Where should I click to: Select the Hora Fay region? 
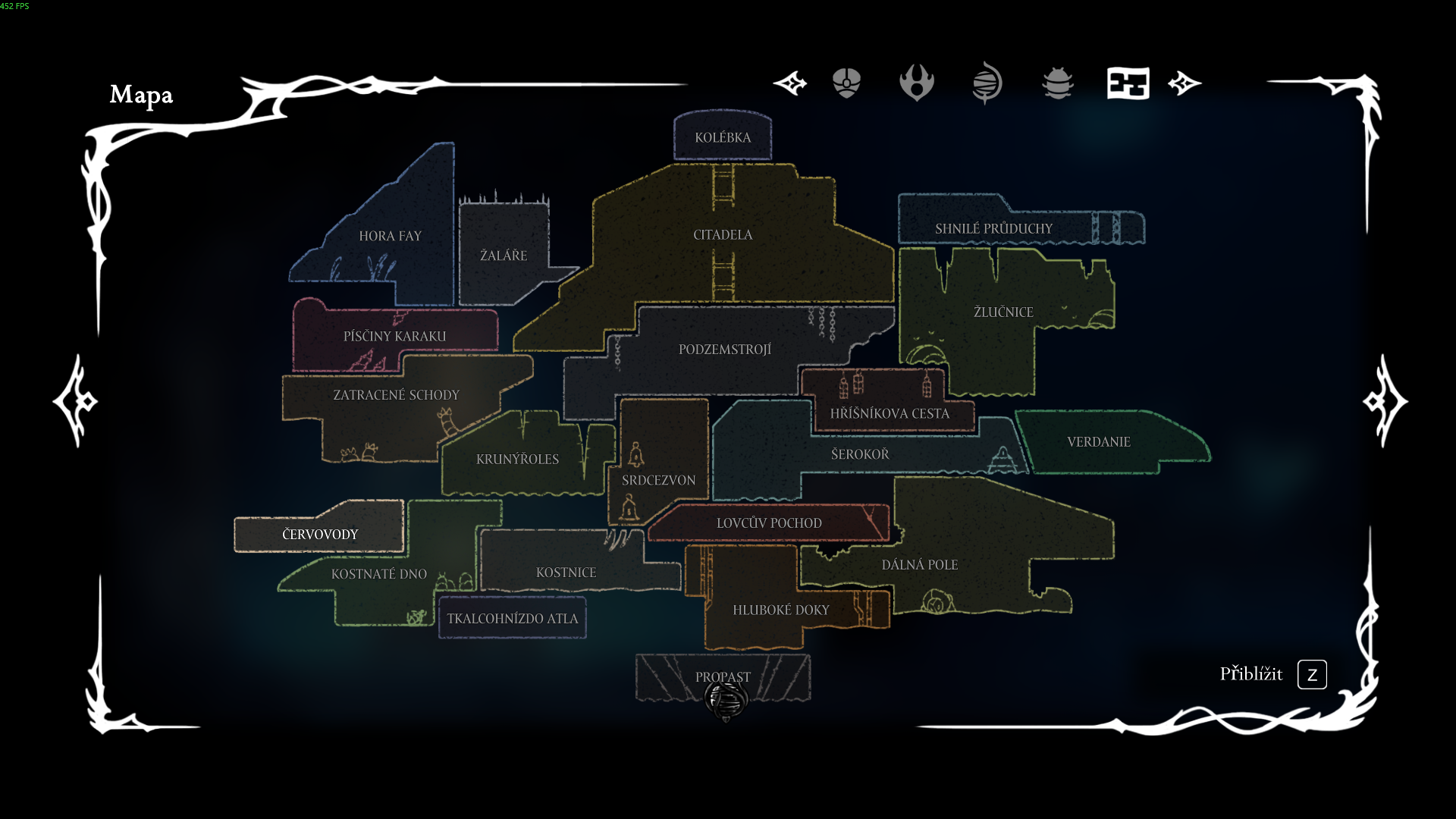(391, 236)
